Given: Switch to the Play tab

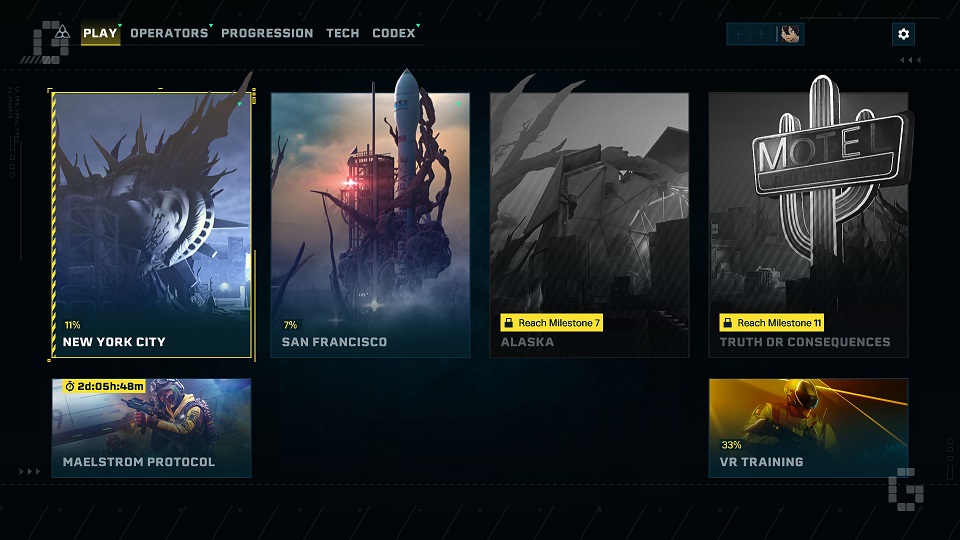Looking at the screenshot, I should (x=100, y=33).
